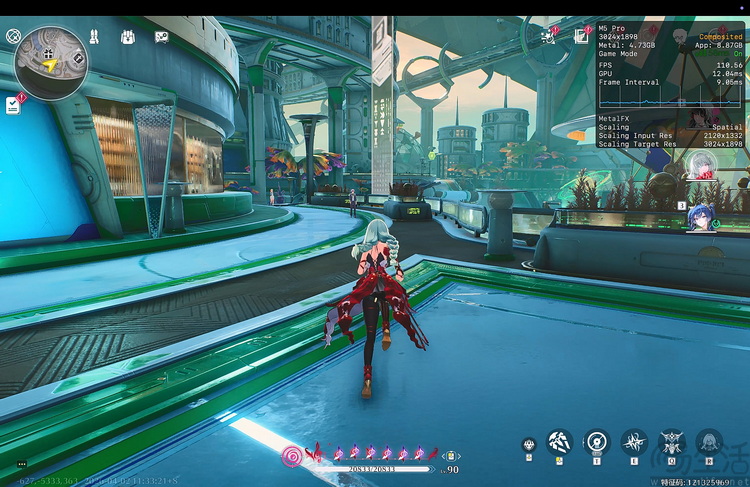Click the gift marker on the minimap
The width and height of the screenshot is (750, 487).
(x=48, y=53)
